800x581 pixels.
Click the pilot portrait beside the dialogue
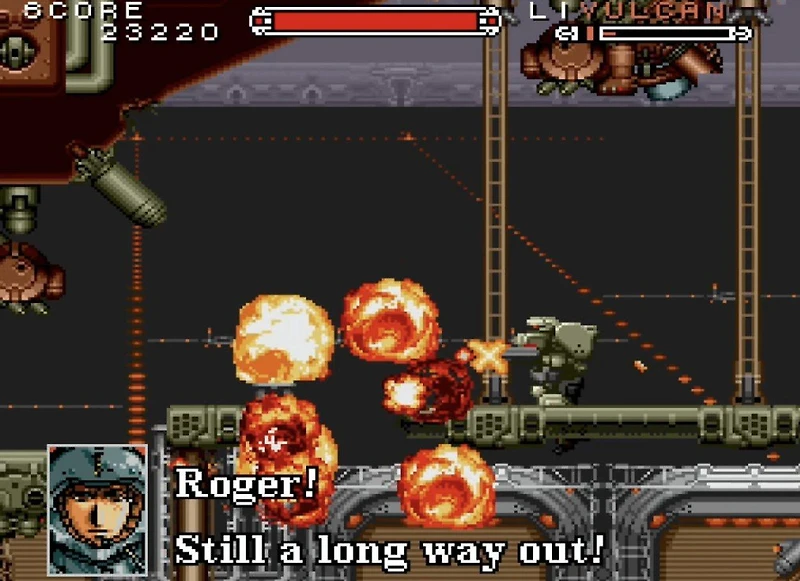point(97,508)
